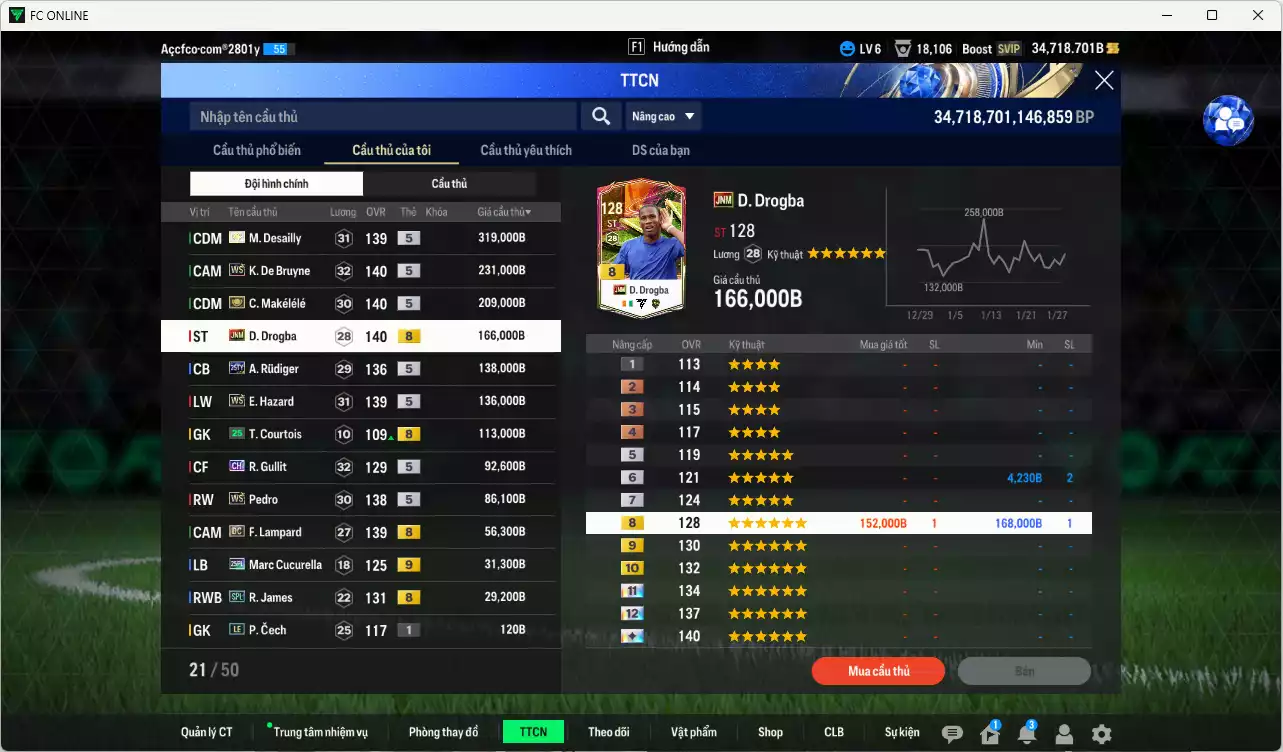Open the Giá cầu thủ sorting dropdown
Image resolution: width=1283 pixels, height=752 pixels.
[x=501, y=211]
